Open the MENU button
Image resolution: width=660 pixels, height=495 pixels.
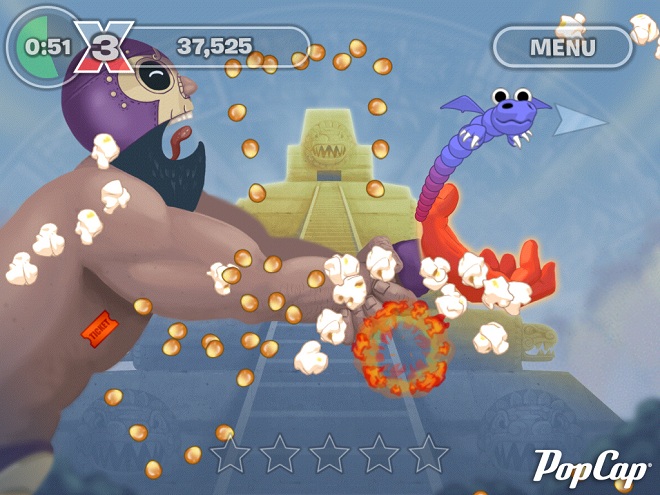[562, 46]
